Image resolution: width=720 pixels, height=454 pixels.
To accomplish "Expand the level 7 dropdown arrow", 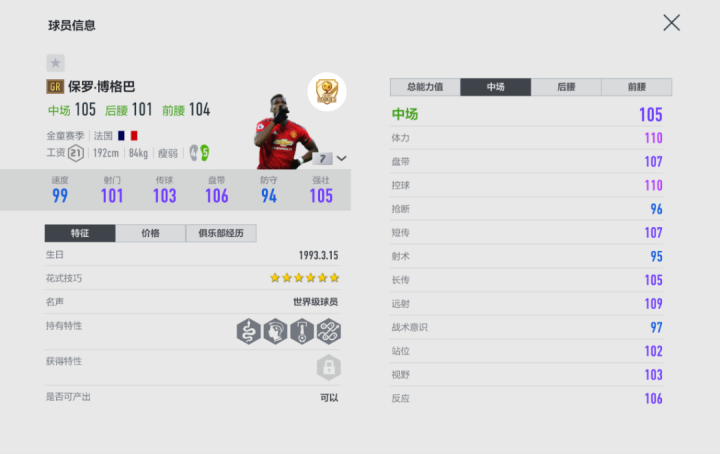I will 342,158.
